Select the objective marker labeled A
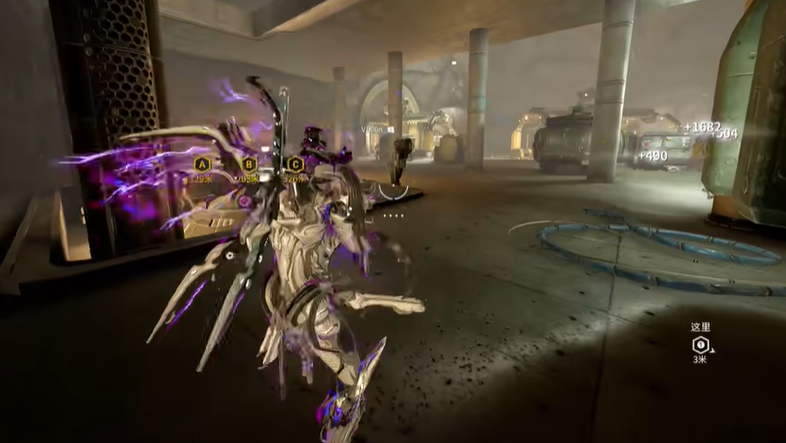This screenshot has width=786, height=443. click(202, 164)
